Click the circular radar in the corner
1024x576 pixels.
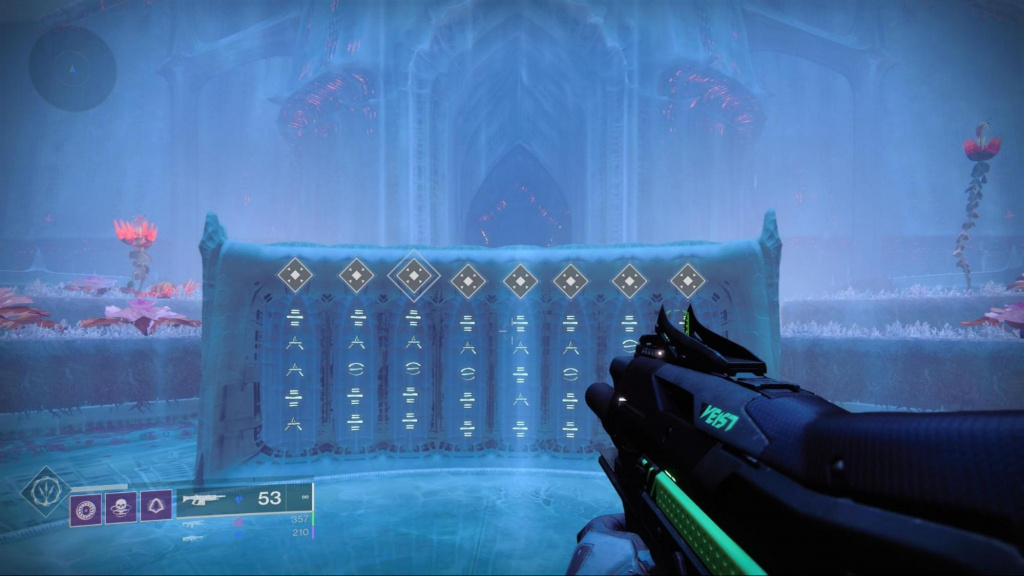click(72, 68)
